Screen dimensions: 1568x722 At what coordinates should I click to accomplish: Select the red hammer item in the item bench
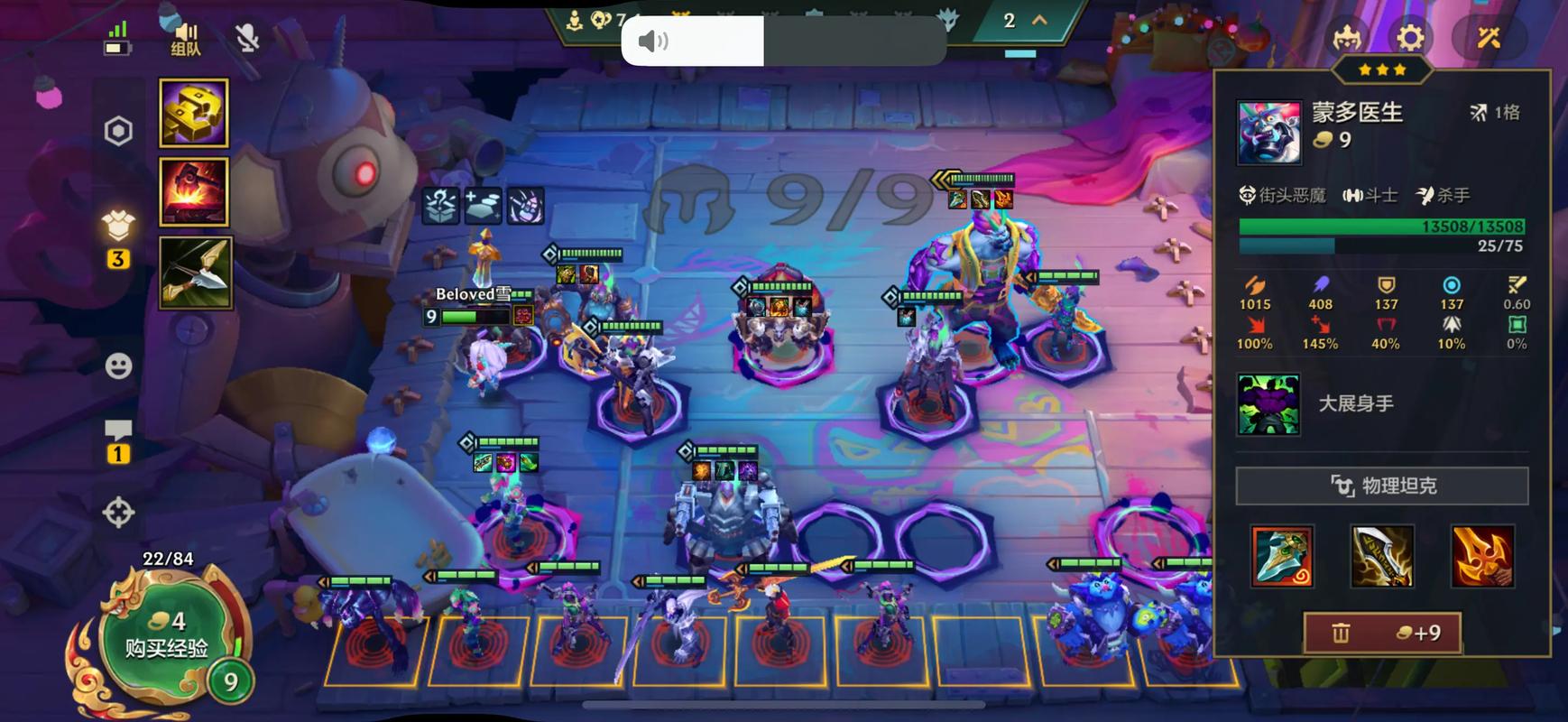coord(194,191)
